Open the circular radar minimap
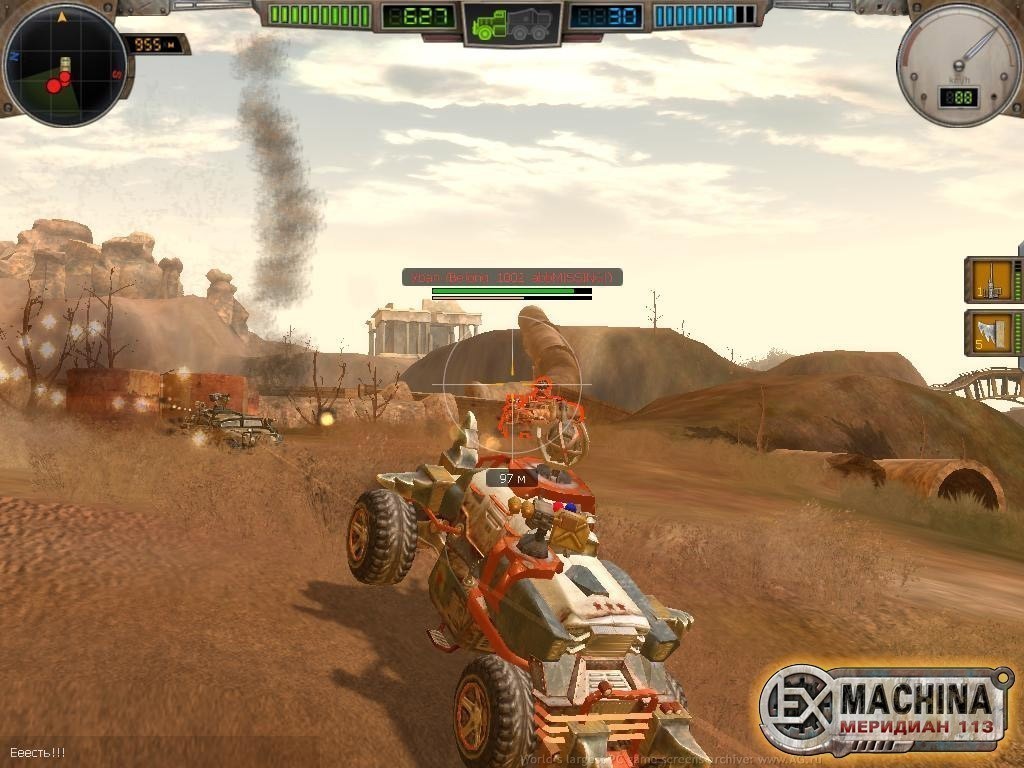 click(64, 65)
